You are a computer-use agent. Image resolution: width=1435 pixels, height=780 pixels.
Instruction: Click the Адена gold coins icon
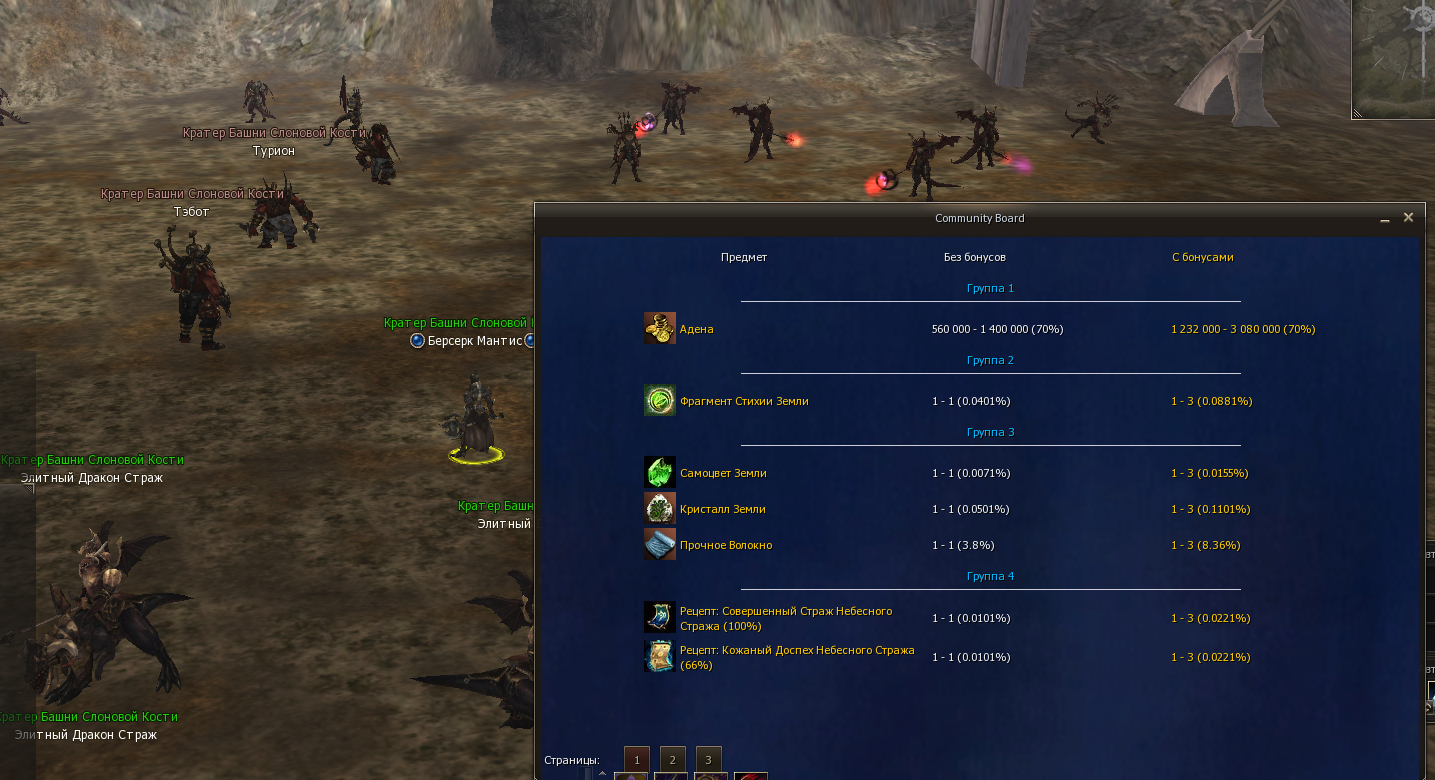pyautogui.click(x=660, y=329)
